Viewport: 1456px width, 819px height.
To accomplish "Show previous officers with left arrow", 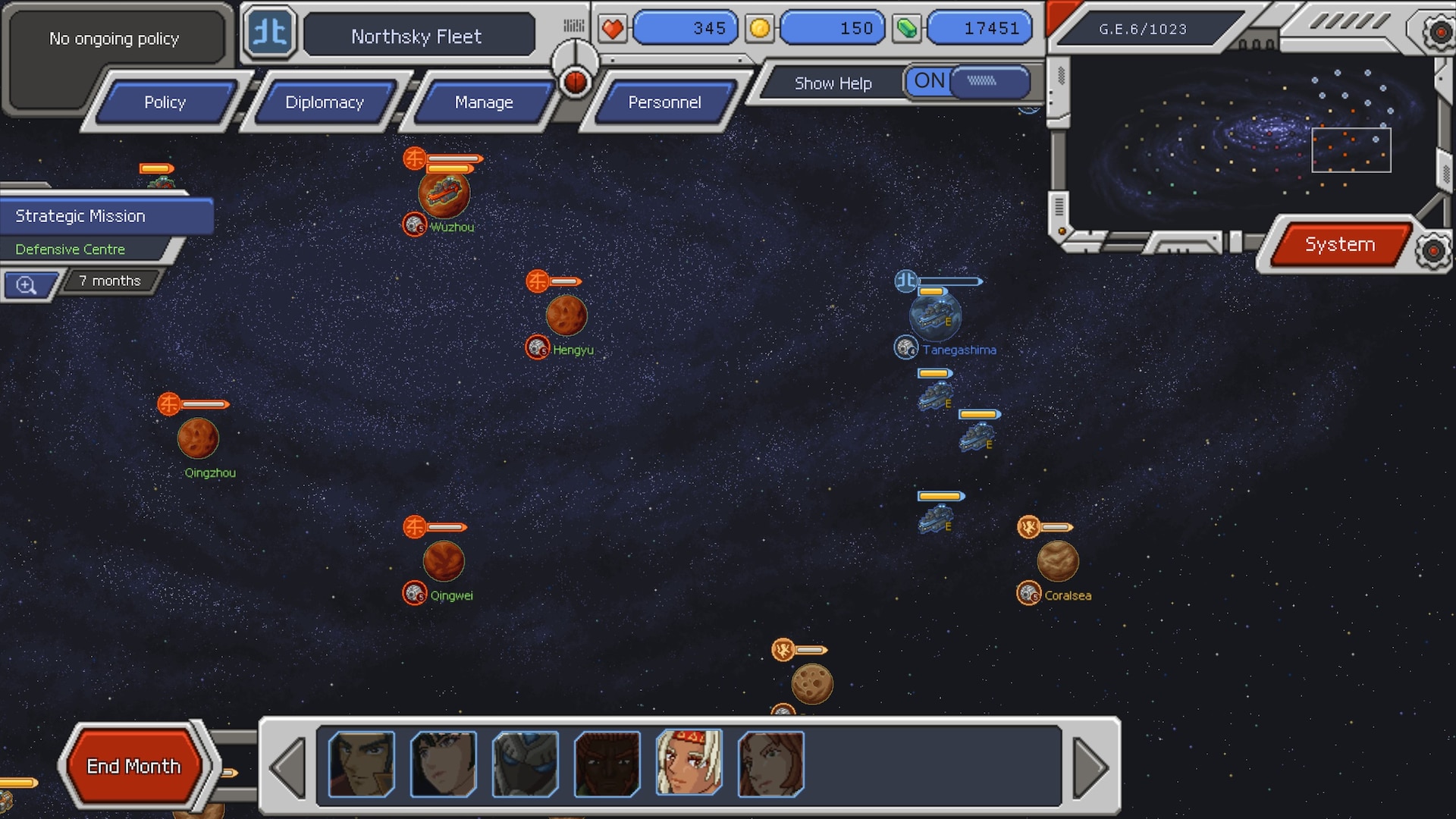I will [x=288, y=767].
